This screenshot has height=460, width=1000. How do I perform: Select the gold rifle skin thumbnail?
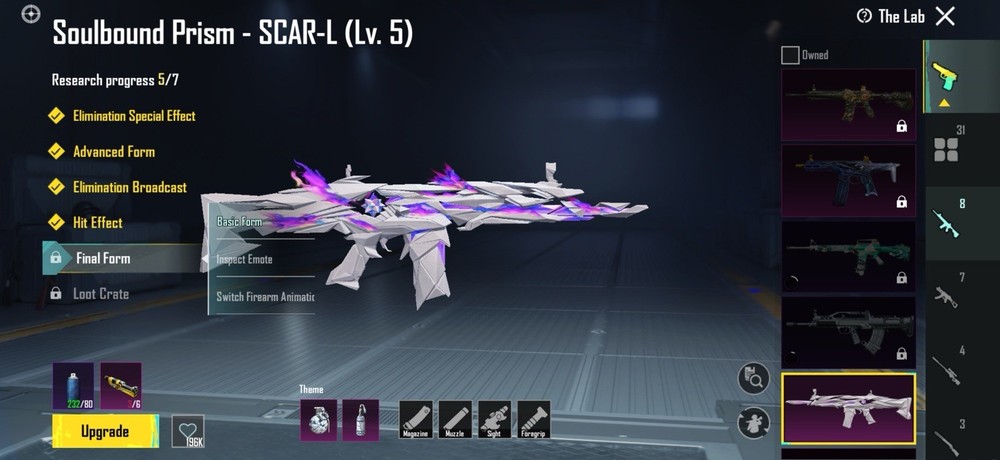[x=848, y=103]
